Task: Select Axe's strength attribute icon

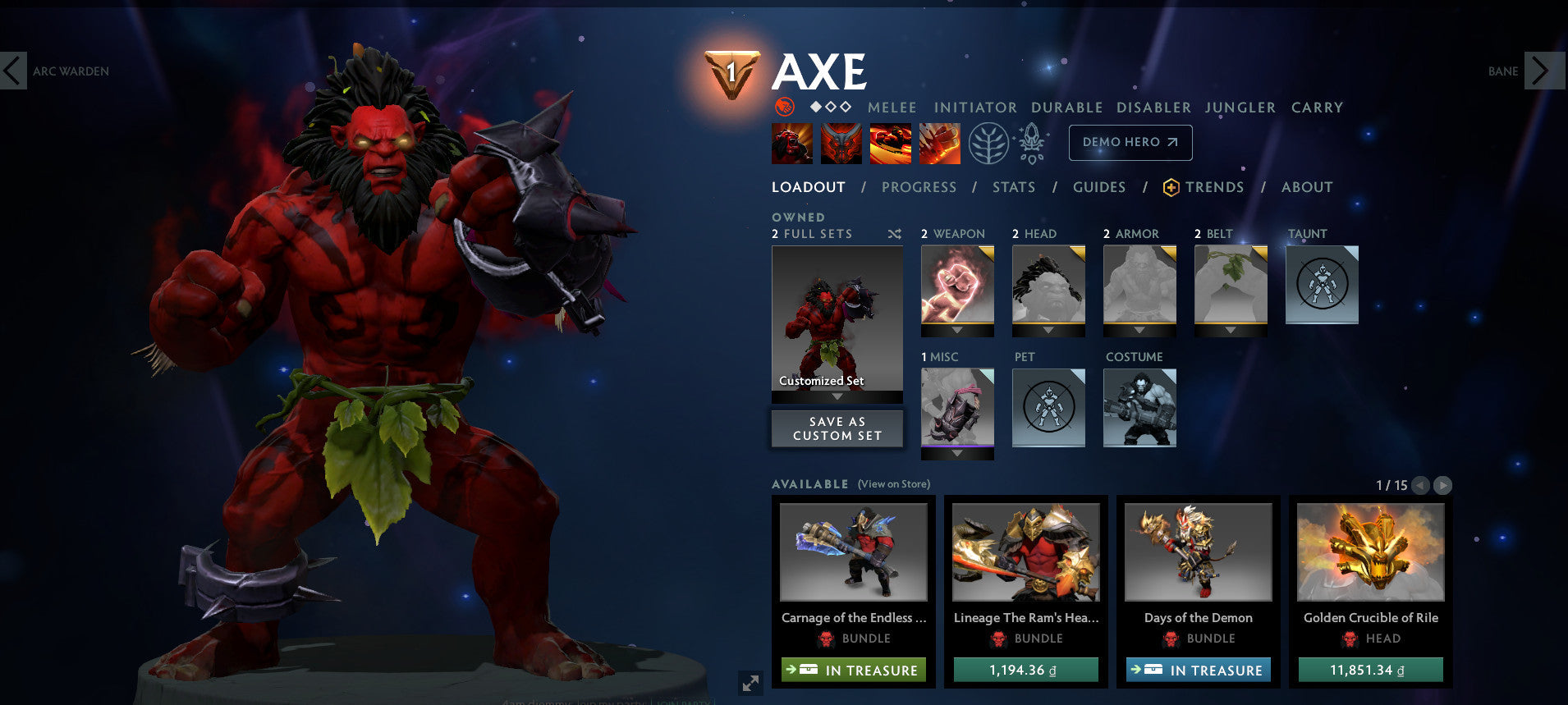Action: pos(786,107)
